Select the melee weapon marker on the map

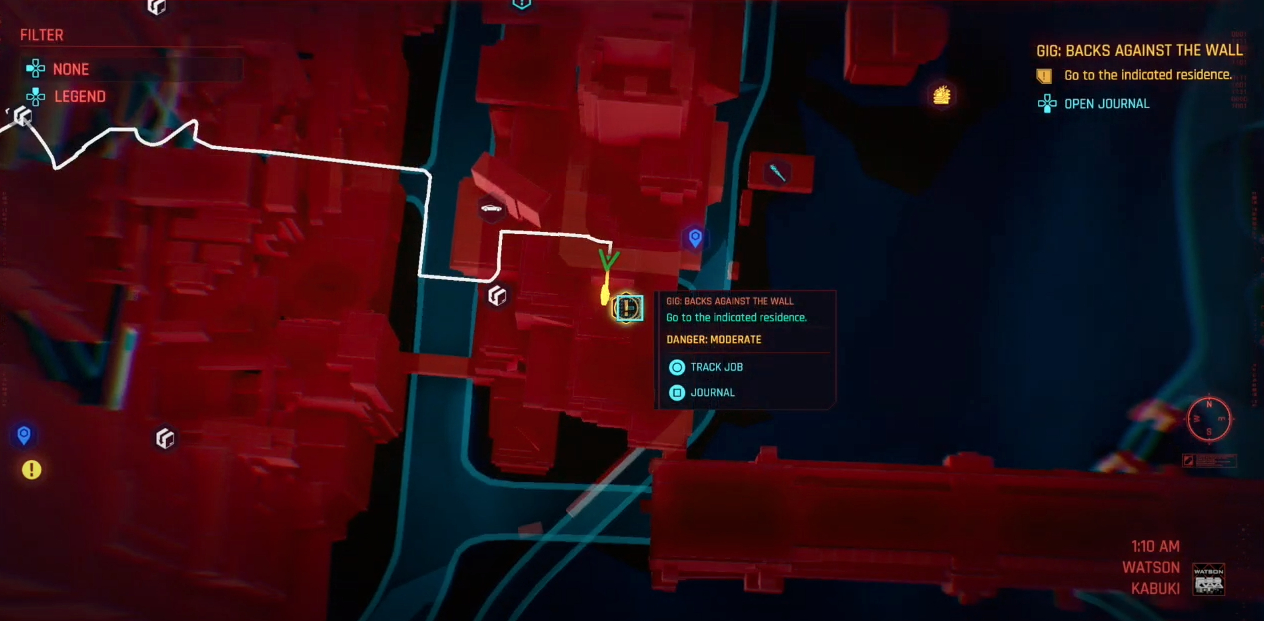click(777, 173)
